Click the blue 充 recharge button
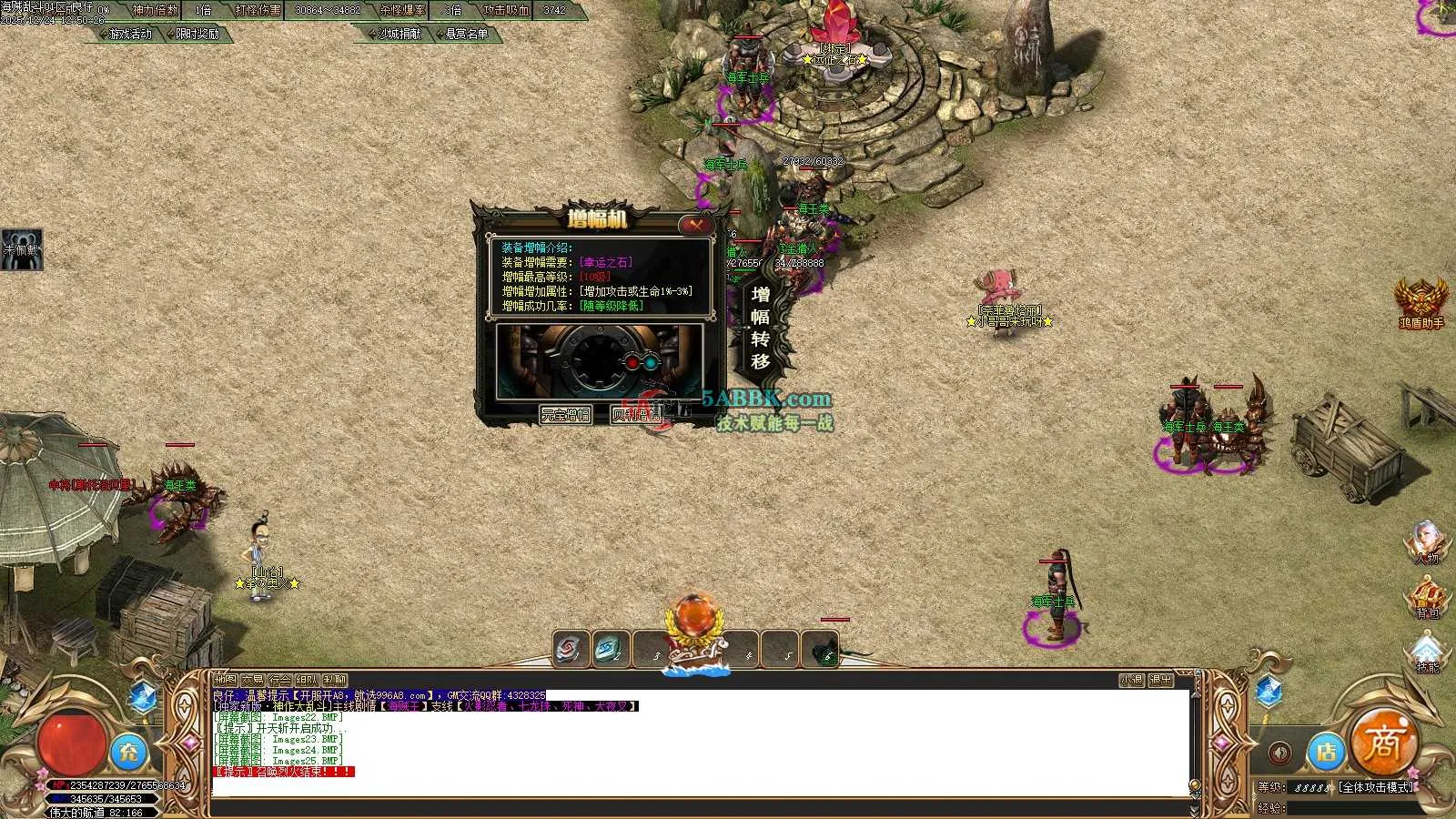 (129, 752)
